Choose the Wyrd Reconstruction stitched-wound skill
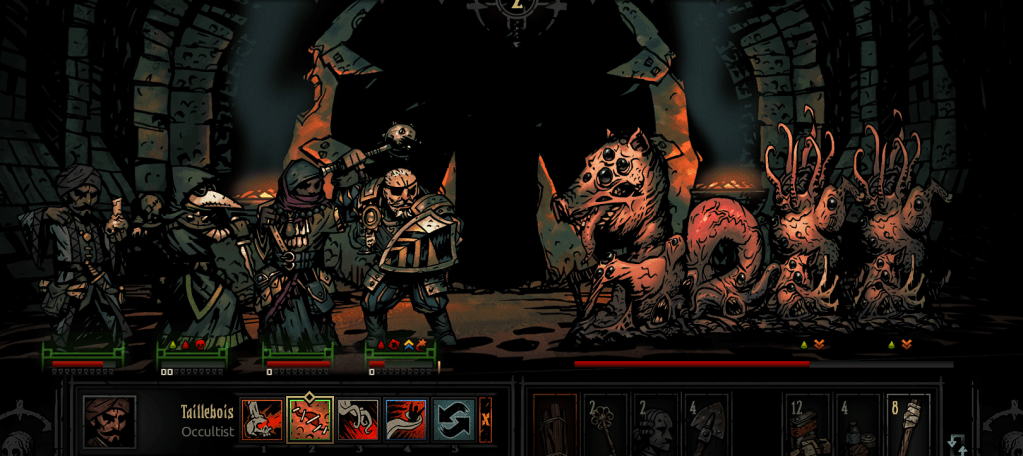The height and width of the screenshot is (456, 1023). [309, 420]
